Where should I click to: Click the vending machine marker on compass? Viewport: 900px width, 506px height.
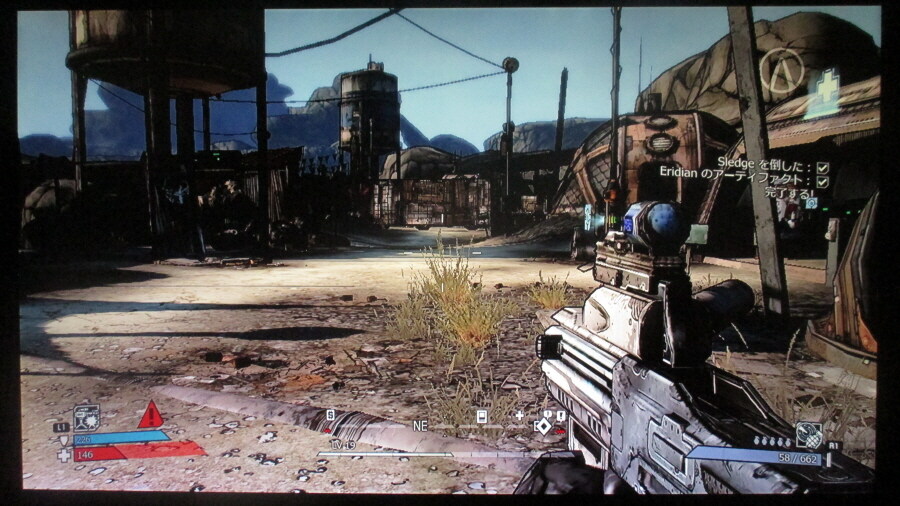coord(481,416)
